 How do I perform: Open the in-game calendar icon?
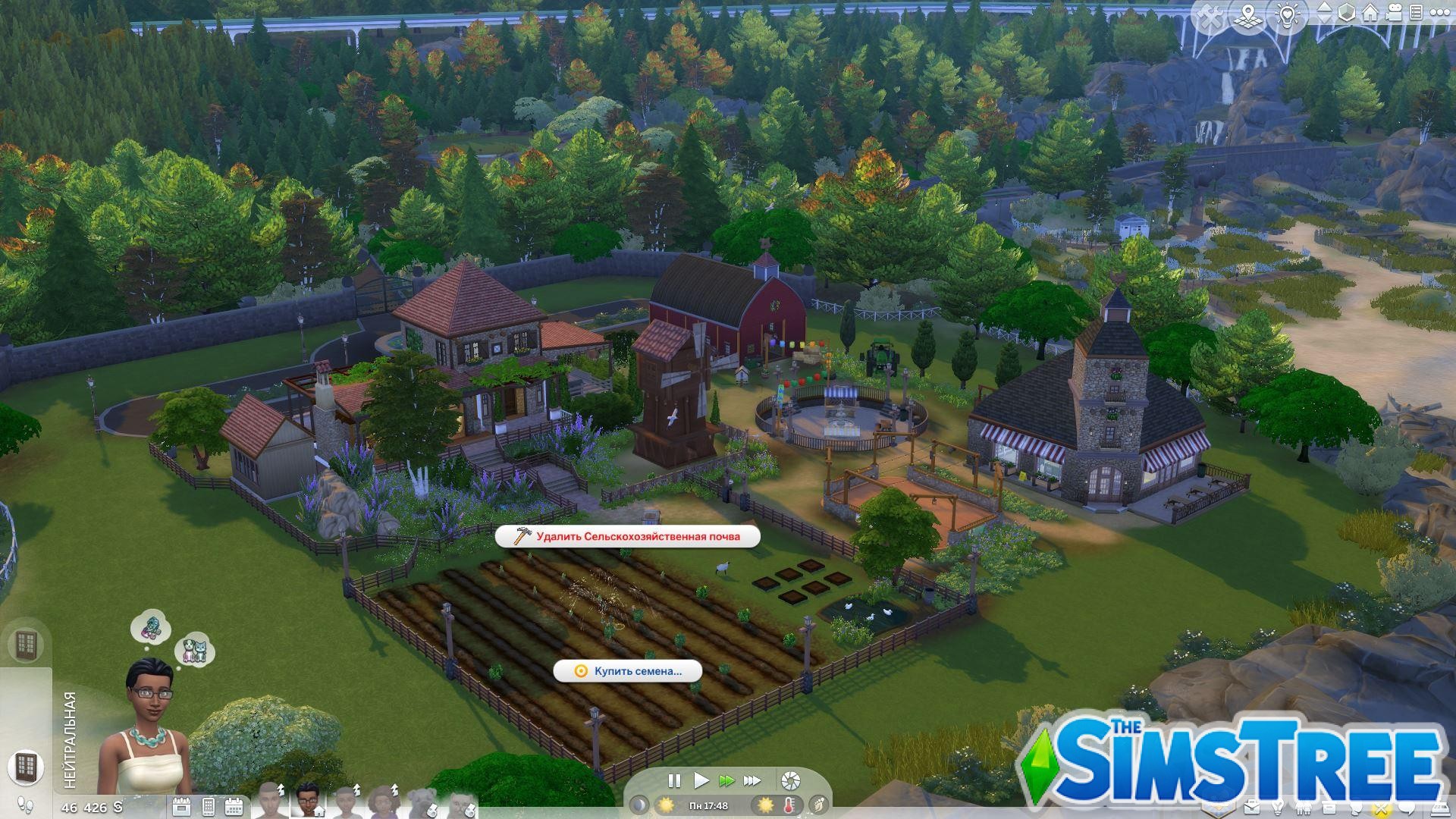[x=234, y=808]
